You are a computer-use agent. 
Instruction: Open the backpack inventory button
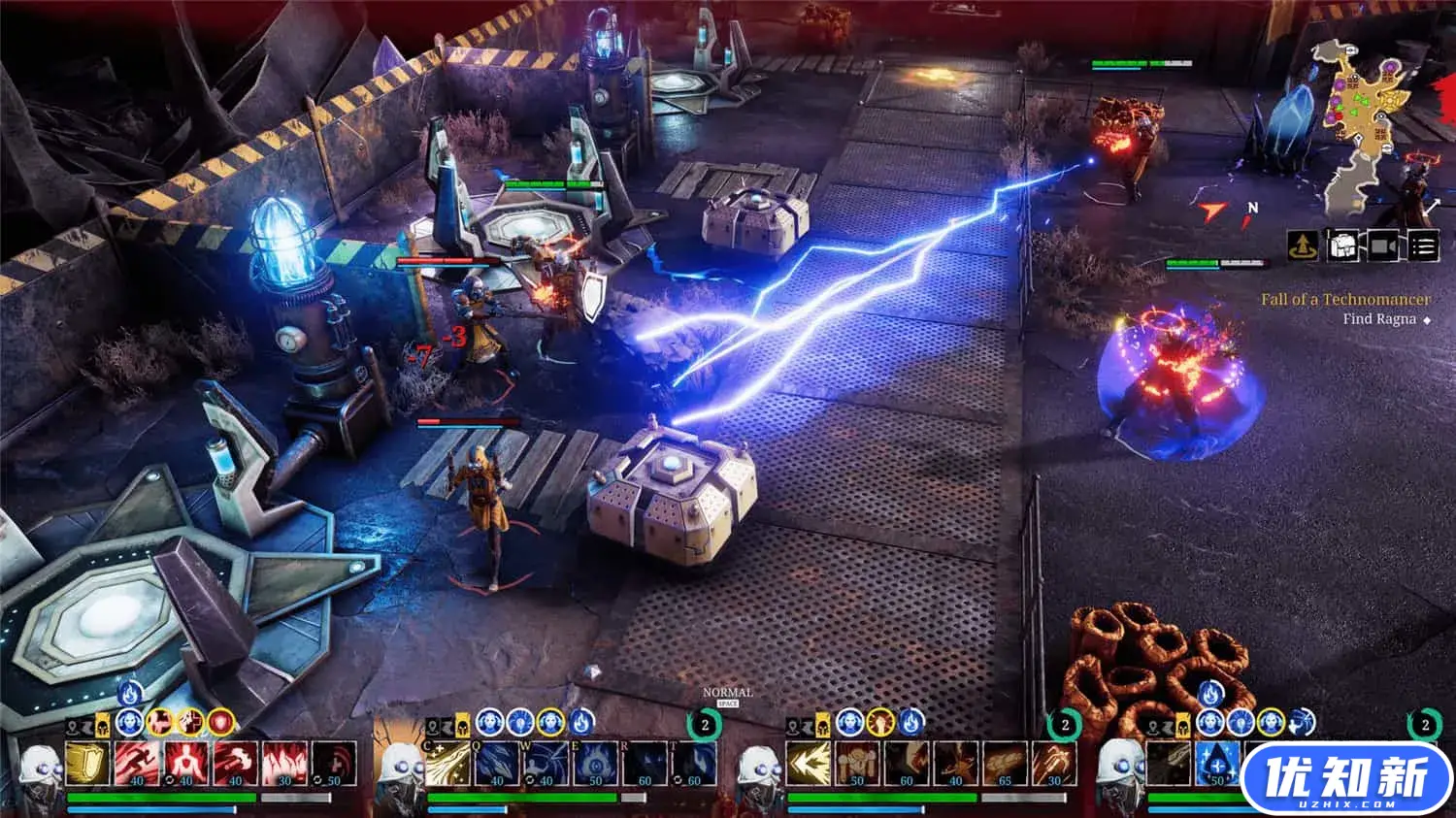click(1343, 245)
